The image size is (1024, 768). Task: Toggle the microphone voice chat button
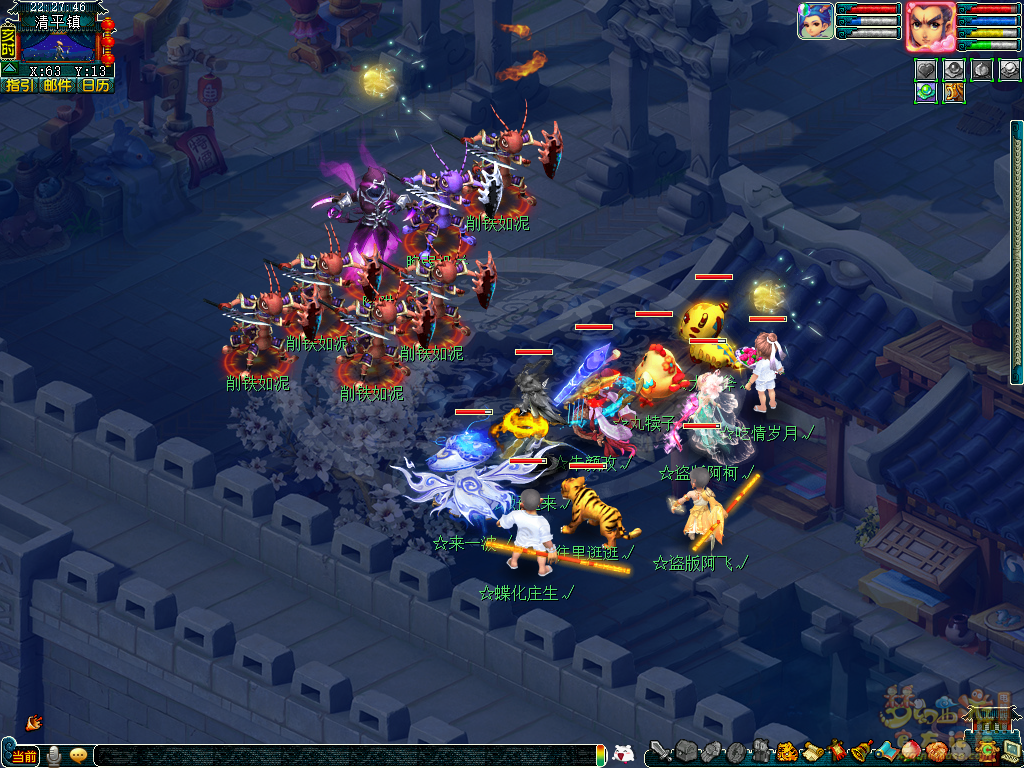[x=53, y=756]
